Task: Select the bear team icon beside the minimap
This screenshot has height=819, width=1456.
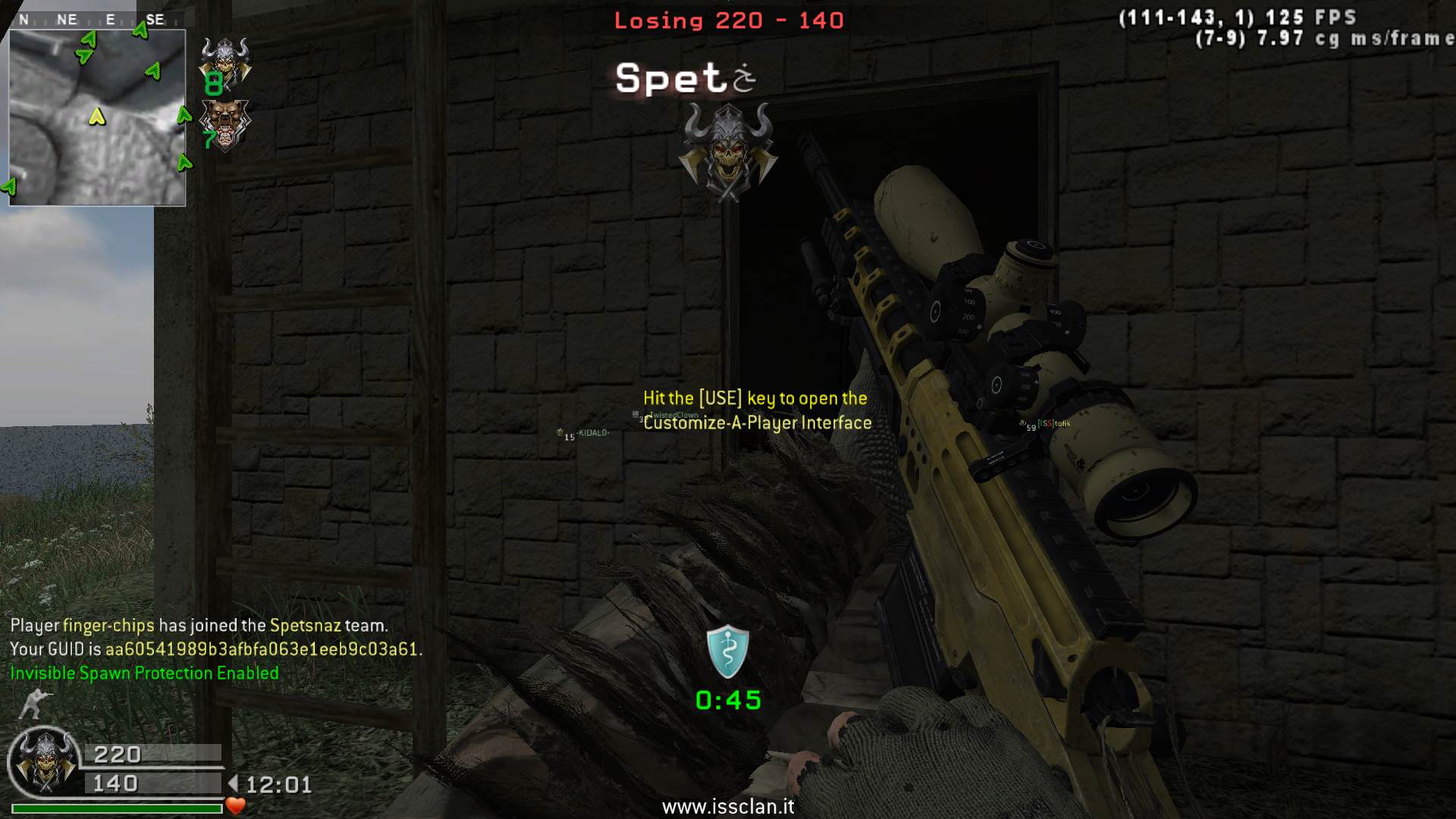Action: tap(224, 124)
